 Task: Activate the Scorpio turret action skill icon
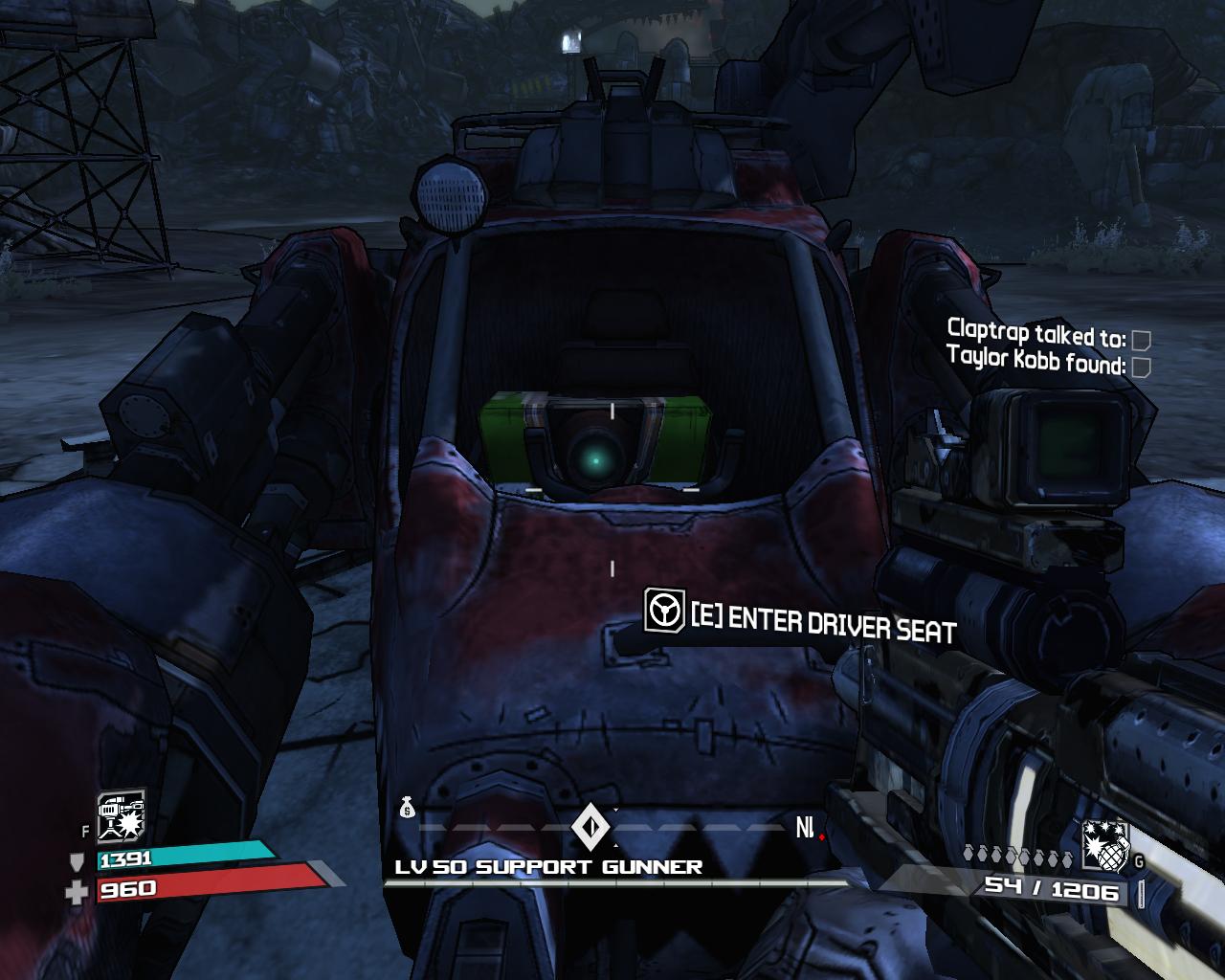coord(121,815)
